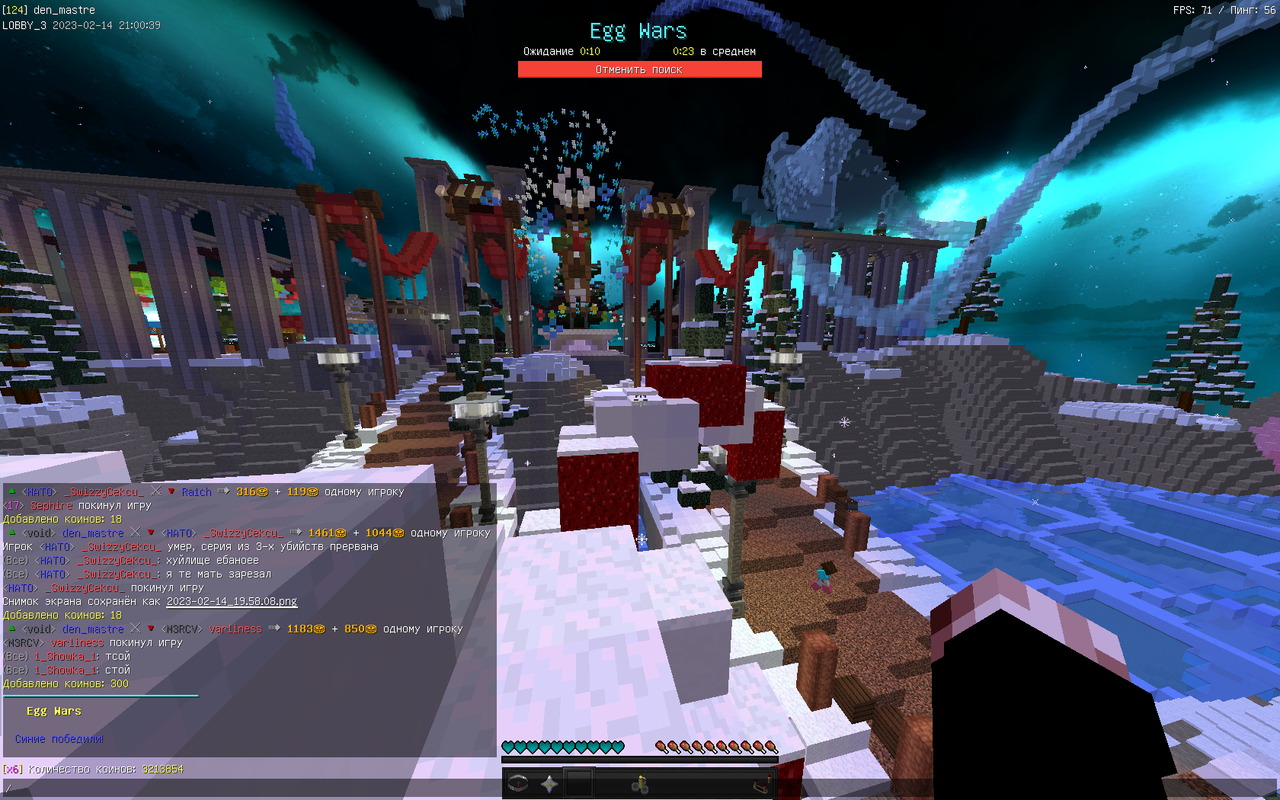The width and height of the screenshot is (1280, 800).
Task: Click the green triangle icon before the HATO entry
Action: pyautogui.click(x=11, y=491)
